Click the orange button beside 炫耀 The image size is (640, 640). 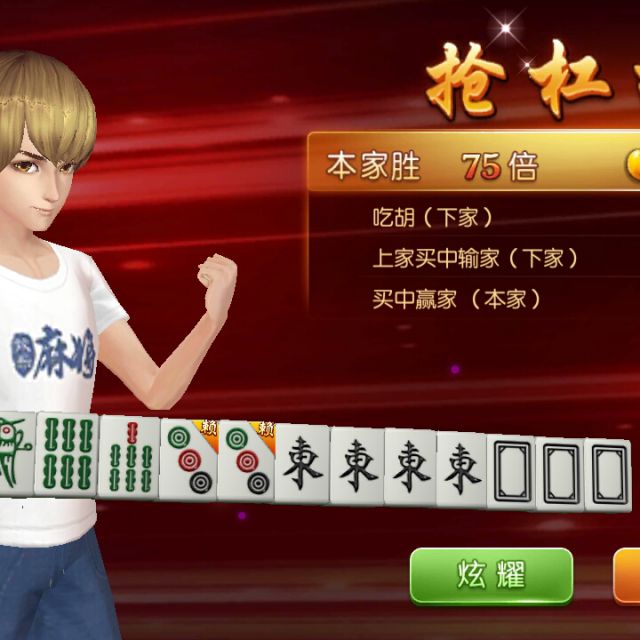click(627, 575)
